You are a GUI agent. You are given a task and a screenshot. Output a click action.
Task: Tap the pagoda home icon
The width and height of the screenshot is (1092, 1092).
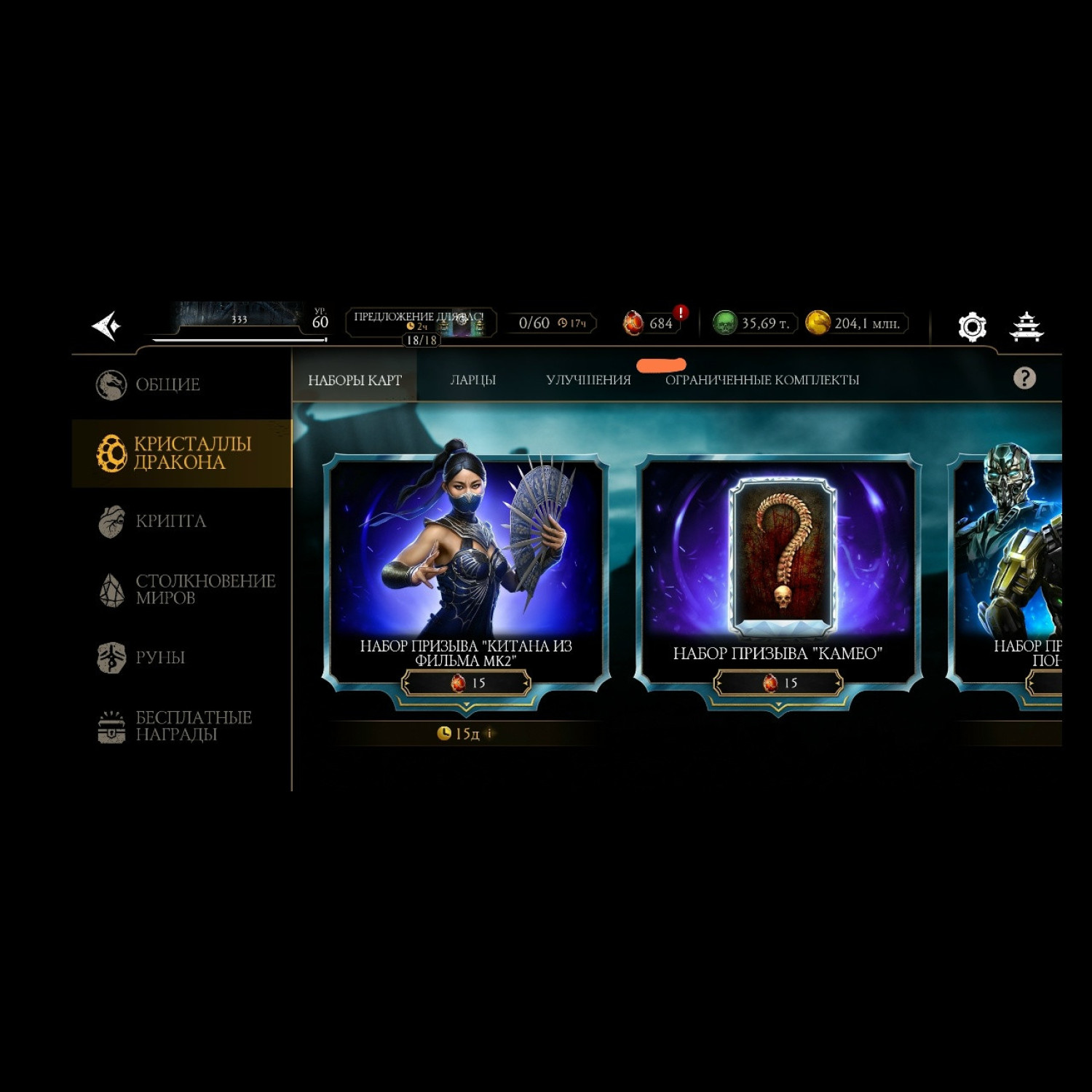coord(1026,326)
